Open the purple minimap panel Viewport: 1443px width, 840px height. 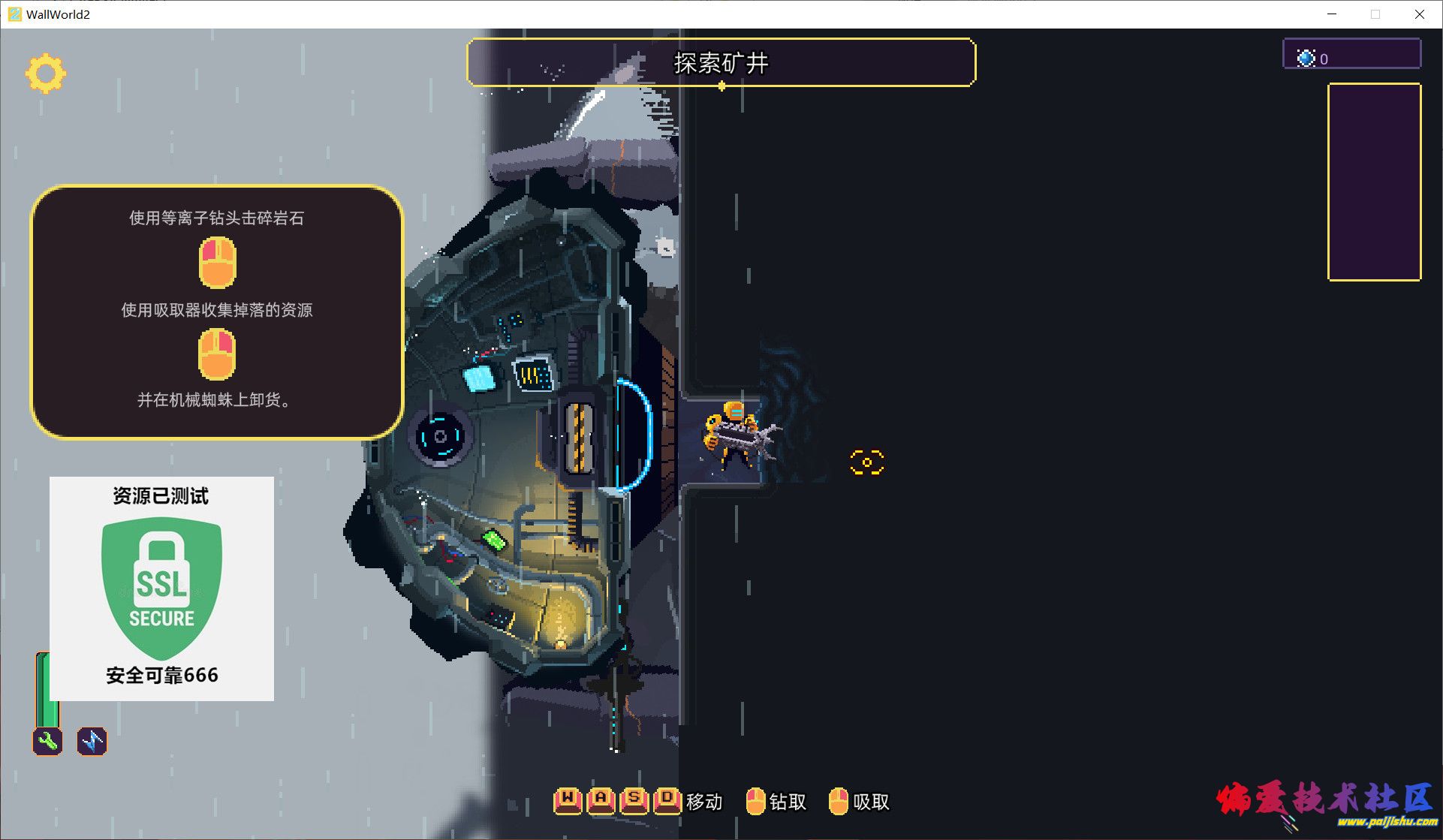pos(1374,182)
